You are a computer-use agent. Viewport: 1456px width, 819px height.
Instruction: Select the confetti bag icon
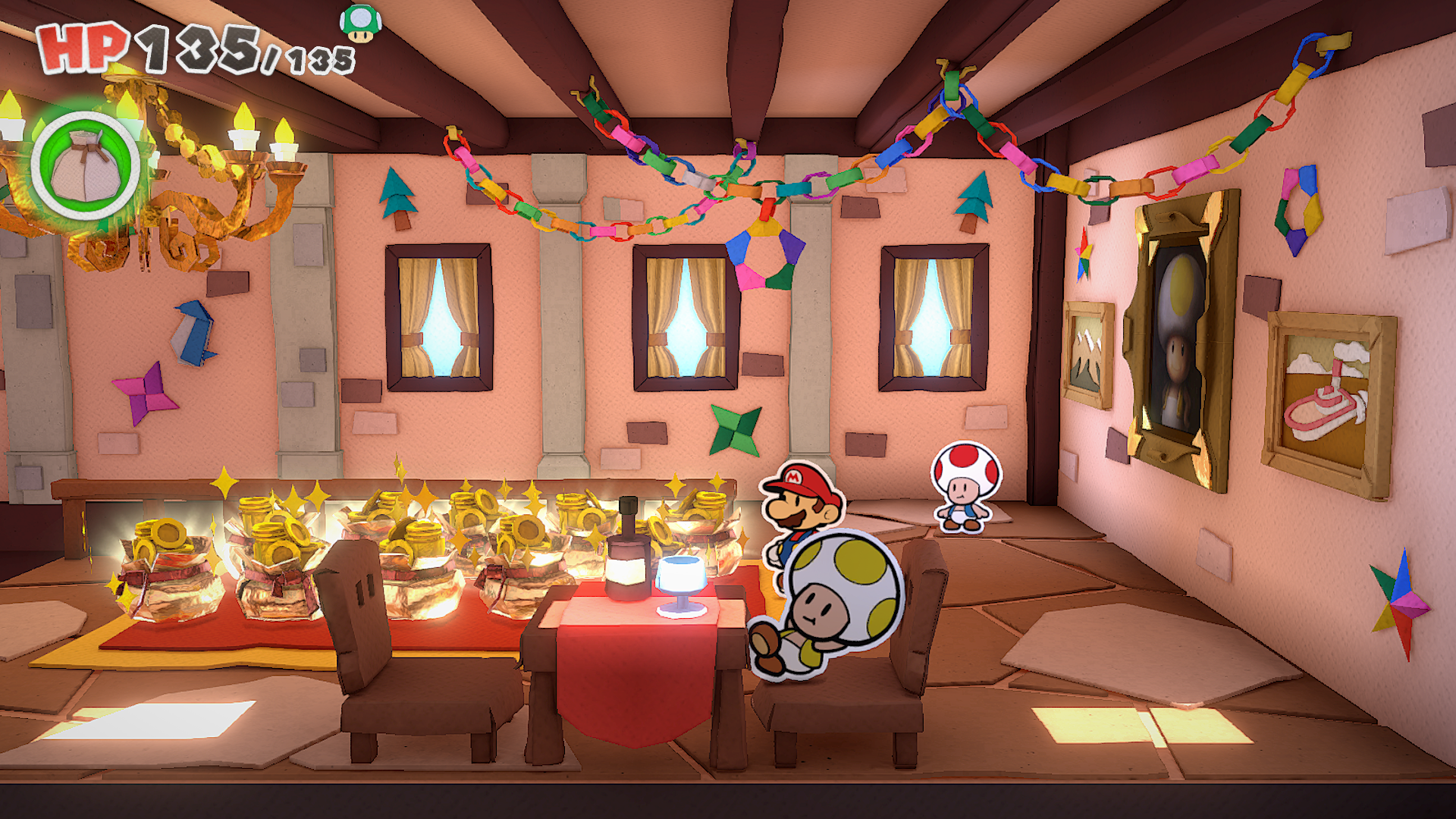(x=86, y=165)
